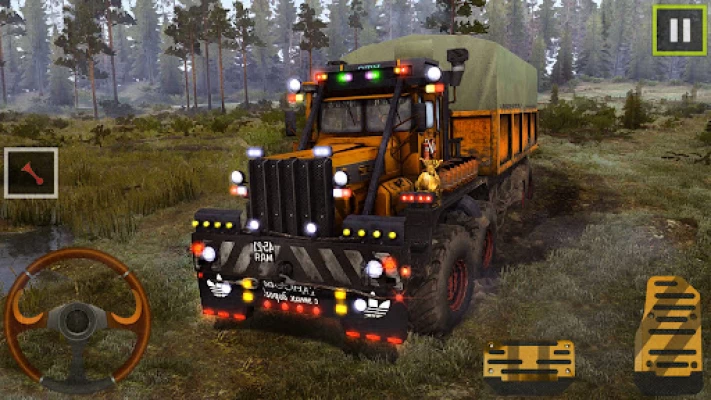Apply the brake pedal
The height and width of the screenshot is (400, 711).
pyautogui.click(x=528, y=364)
